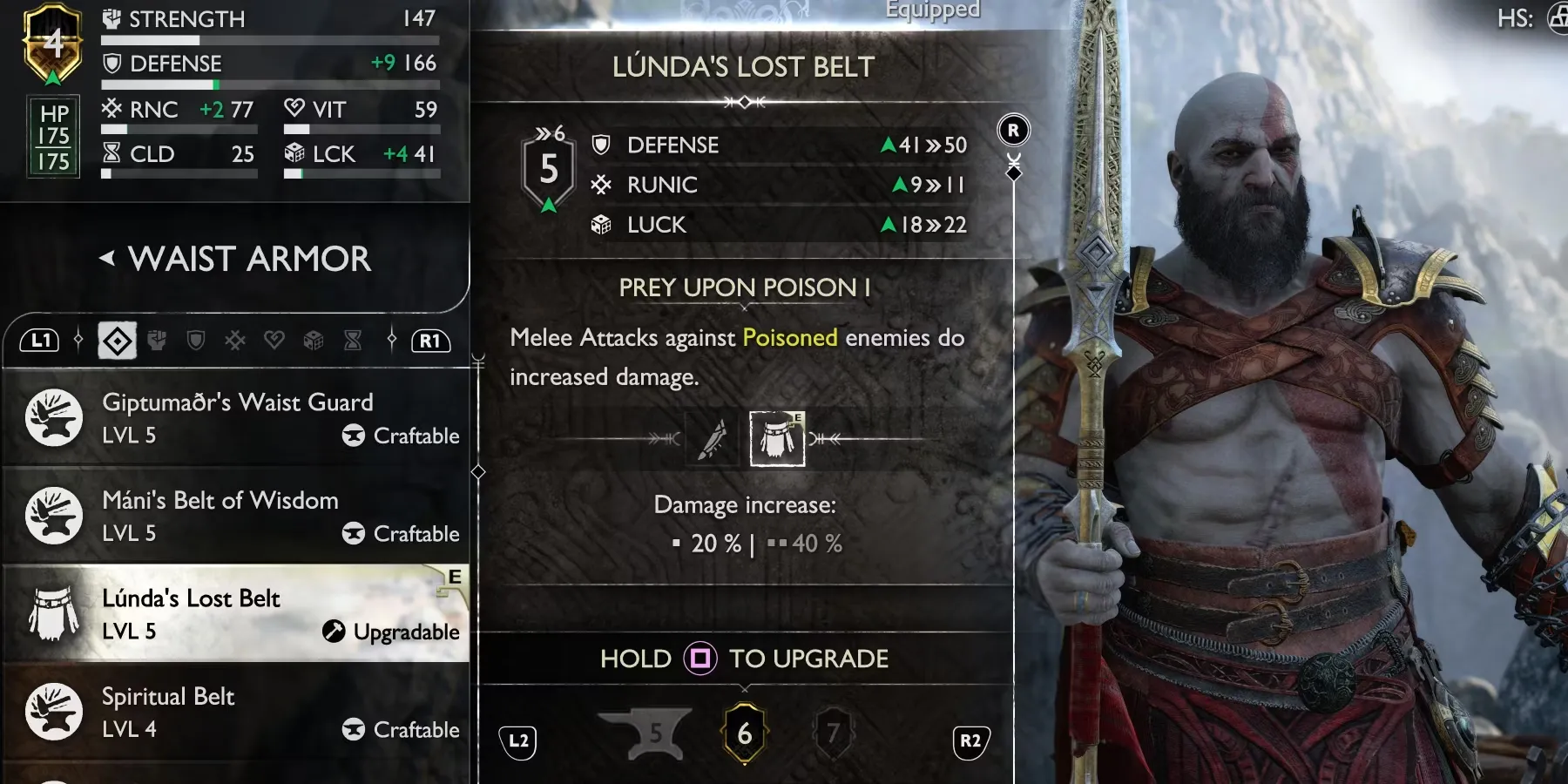Viewport: 1568px width, 784px height.
Task: View the level 6 upgrade tier
Action: [x=744, y=733]
